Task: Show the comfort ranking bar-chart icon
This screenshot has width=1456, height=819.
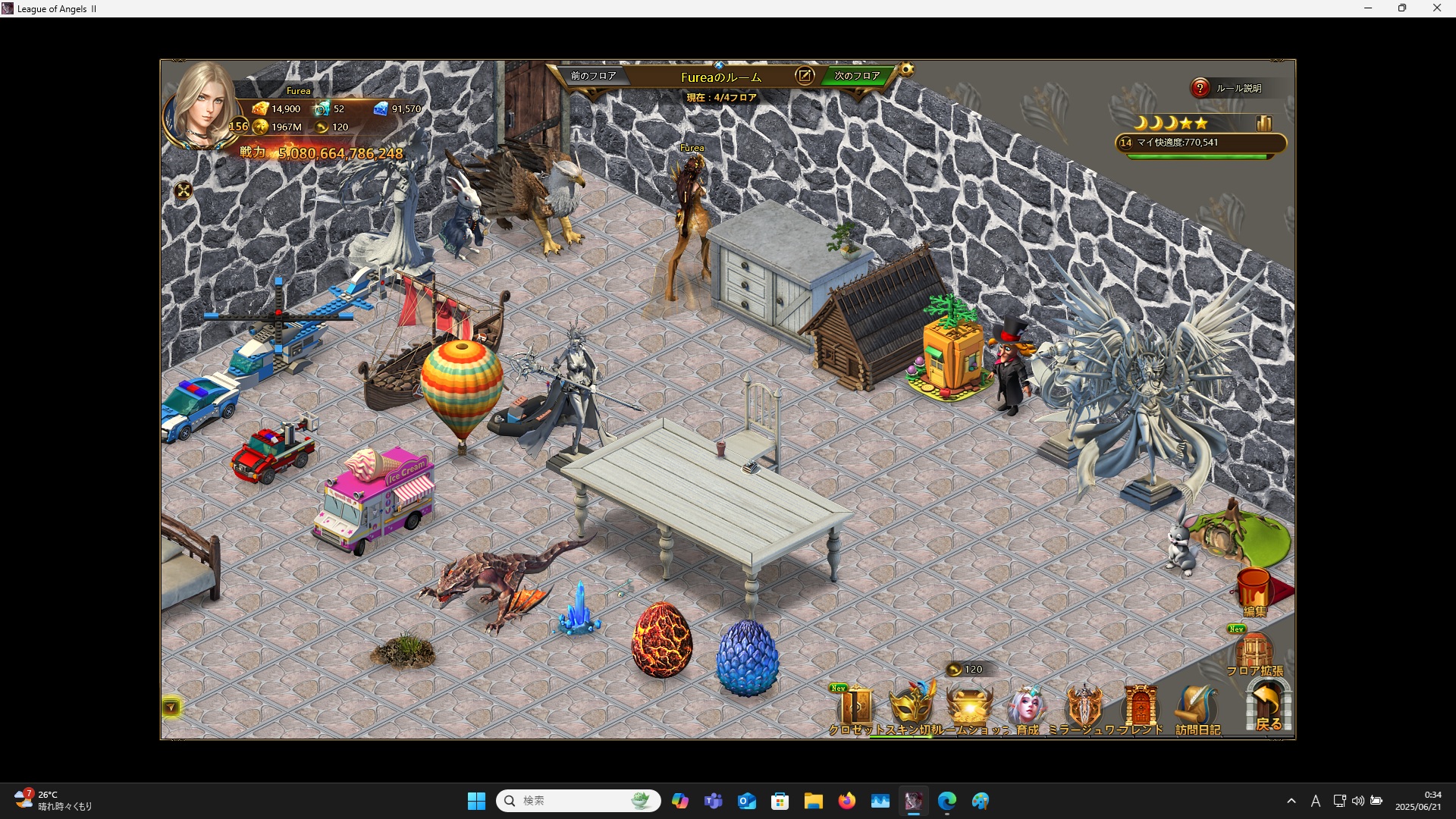Action: (x=1263, y=123)
